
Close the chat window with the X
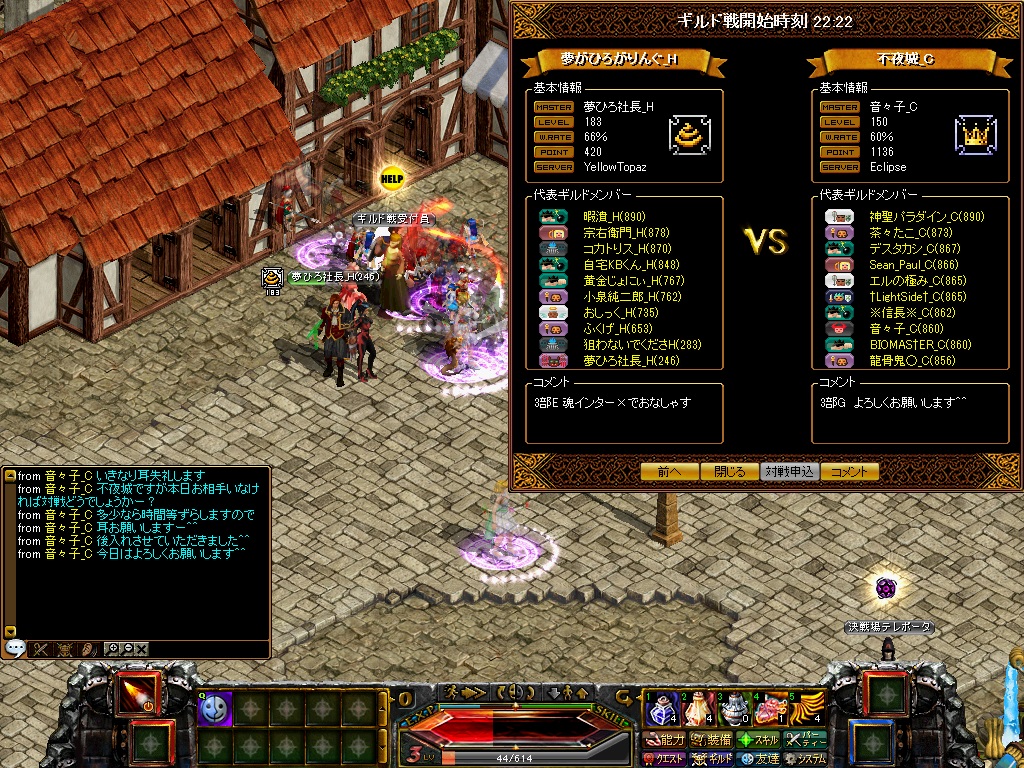142,648
